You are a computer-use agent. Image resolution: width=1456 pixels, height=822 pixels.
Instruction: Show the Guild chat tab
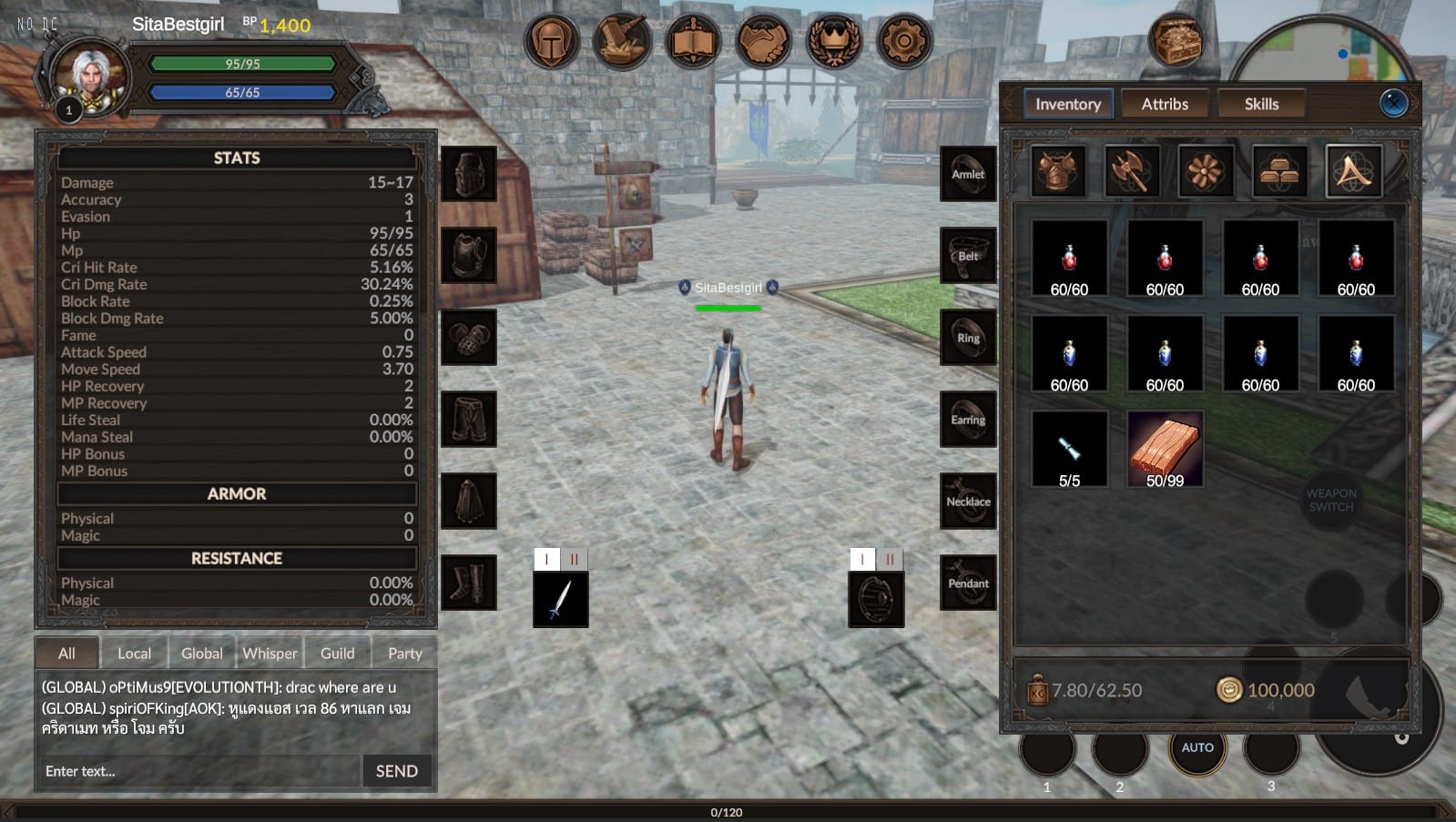337,653
